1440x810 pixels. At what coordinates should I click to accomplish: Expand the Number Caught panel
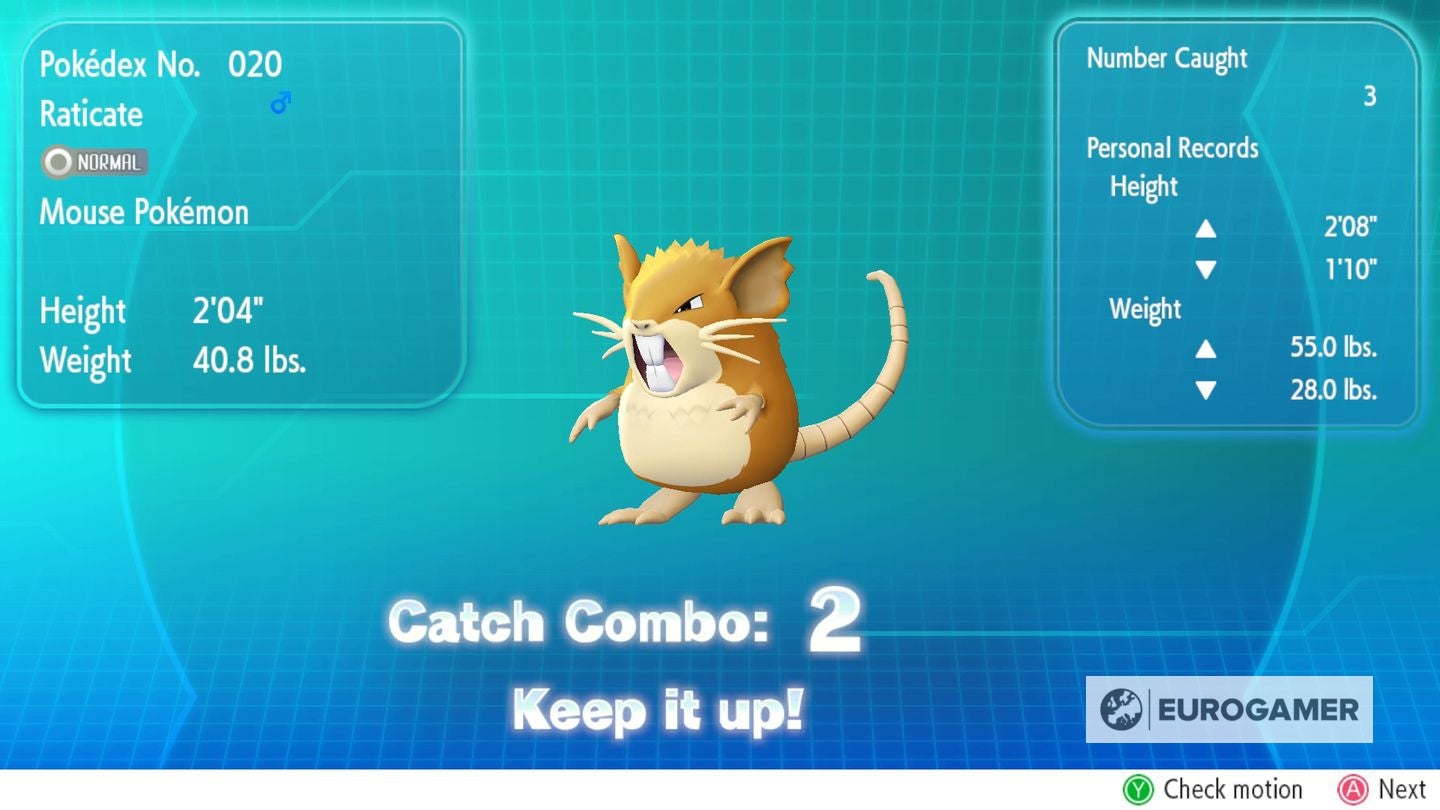(1167, 58)
